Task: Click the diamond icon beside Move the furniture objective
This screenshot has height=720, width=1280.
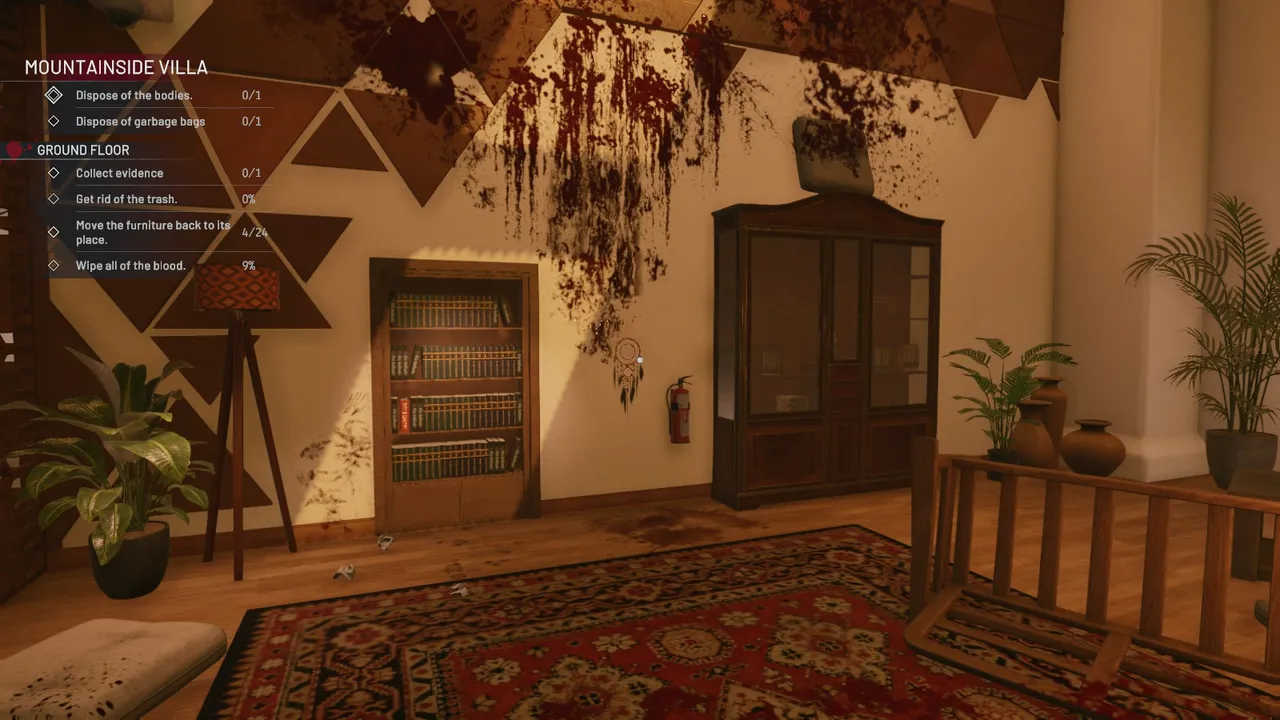Action: (55, 231)
